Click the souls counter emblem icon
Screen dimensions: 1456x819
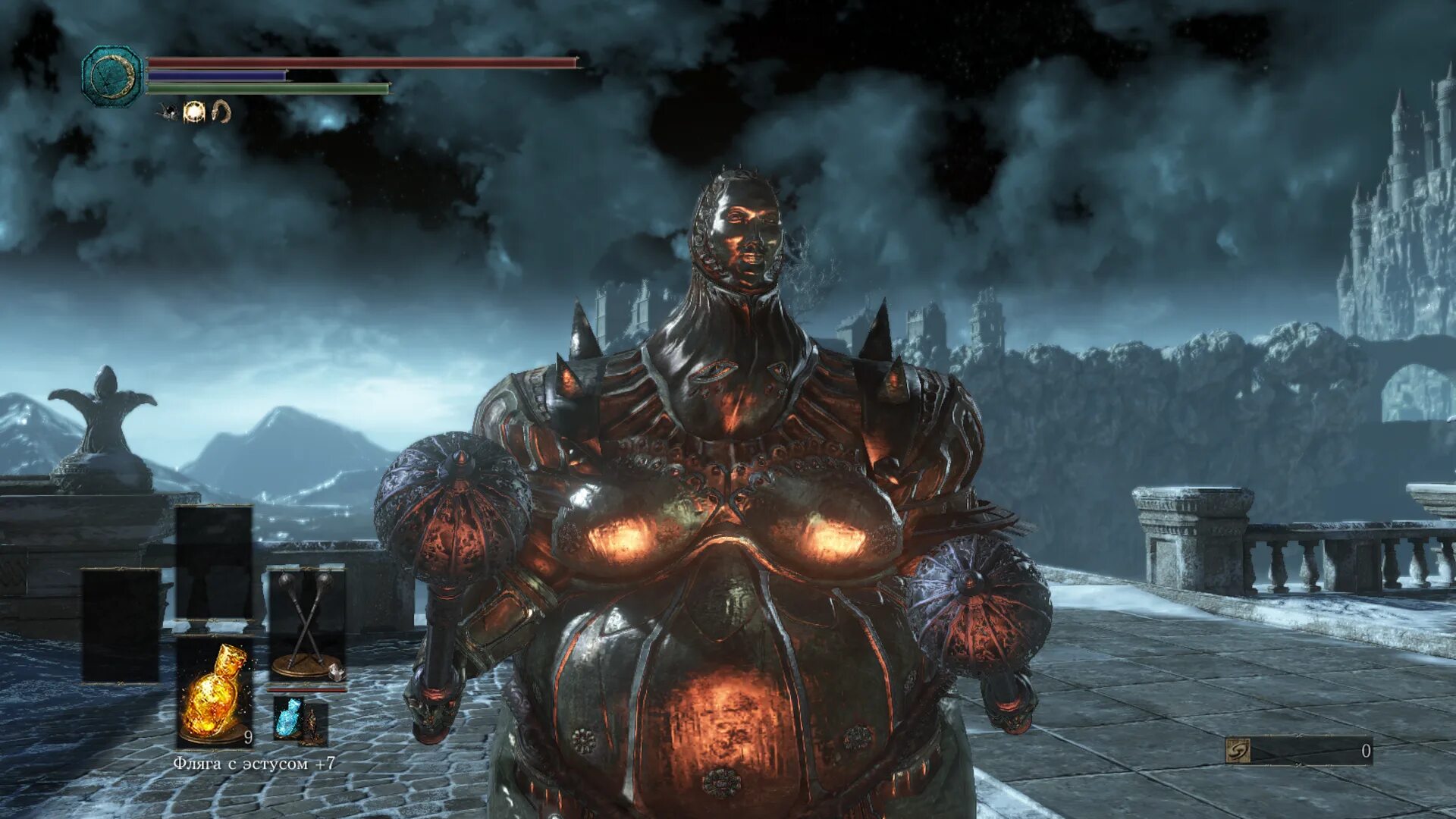1238,751
